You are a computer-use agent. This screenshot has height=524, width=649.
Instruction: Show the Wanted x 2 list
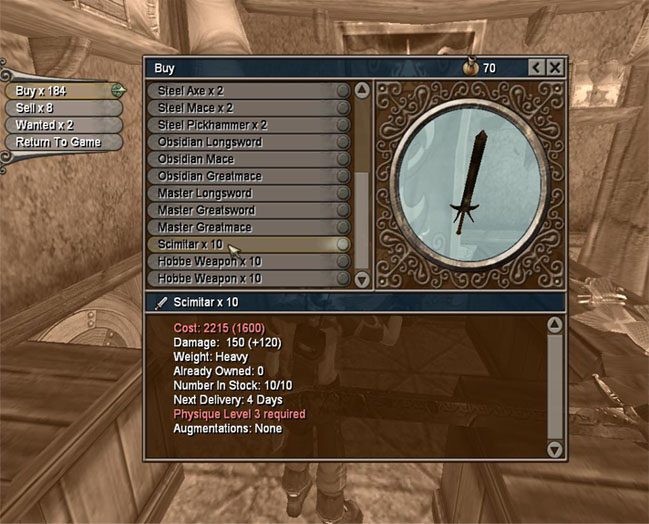(x=60, y=125)
